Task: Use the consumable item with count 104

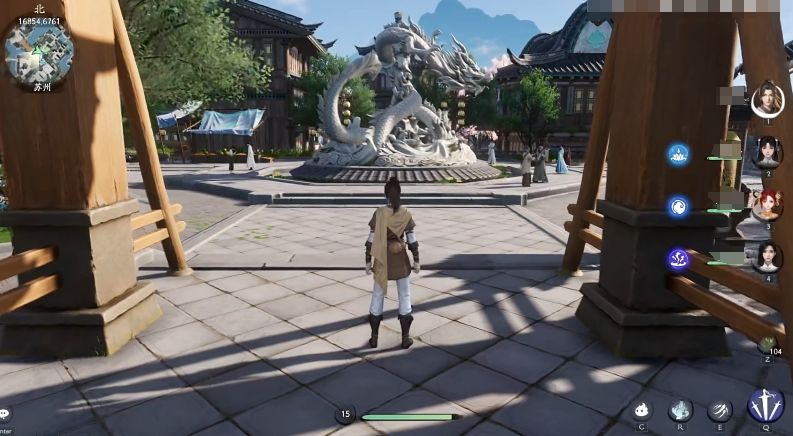Action: (767, 343)
